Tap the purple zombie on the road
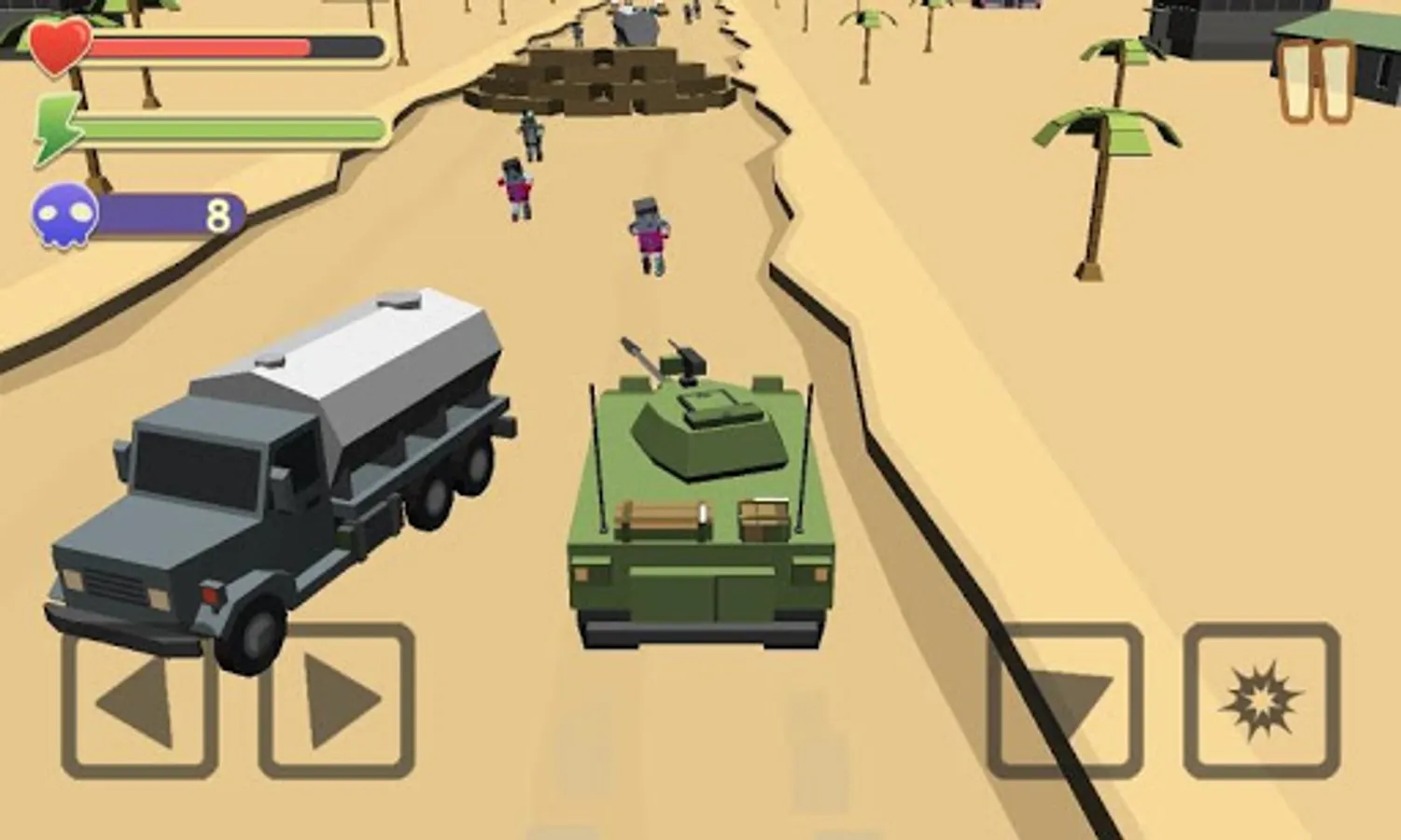Screen dimensions: 1401x840 click(651, 233)
